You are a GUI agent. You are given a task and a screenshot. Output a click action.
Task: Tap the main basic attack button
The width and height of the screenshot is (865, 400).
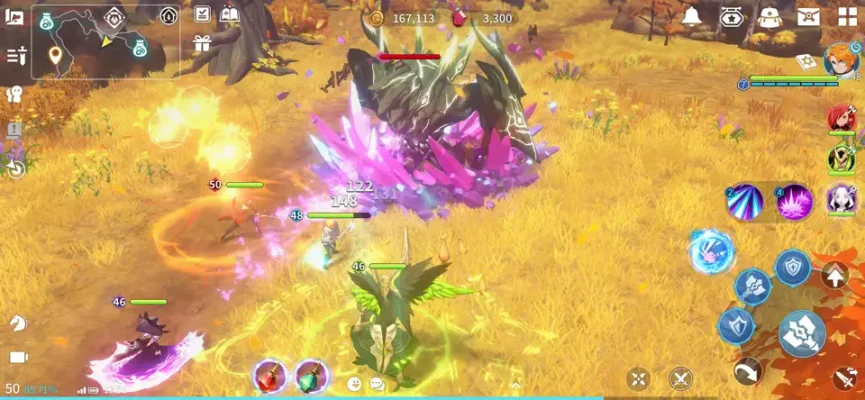pos(802,333)
